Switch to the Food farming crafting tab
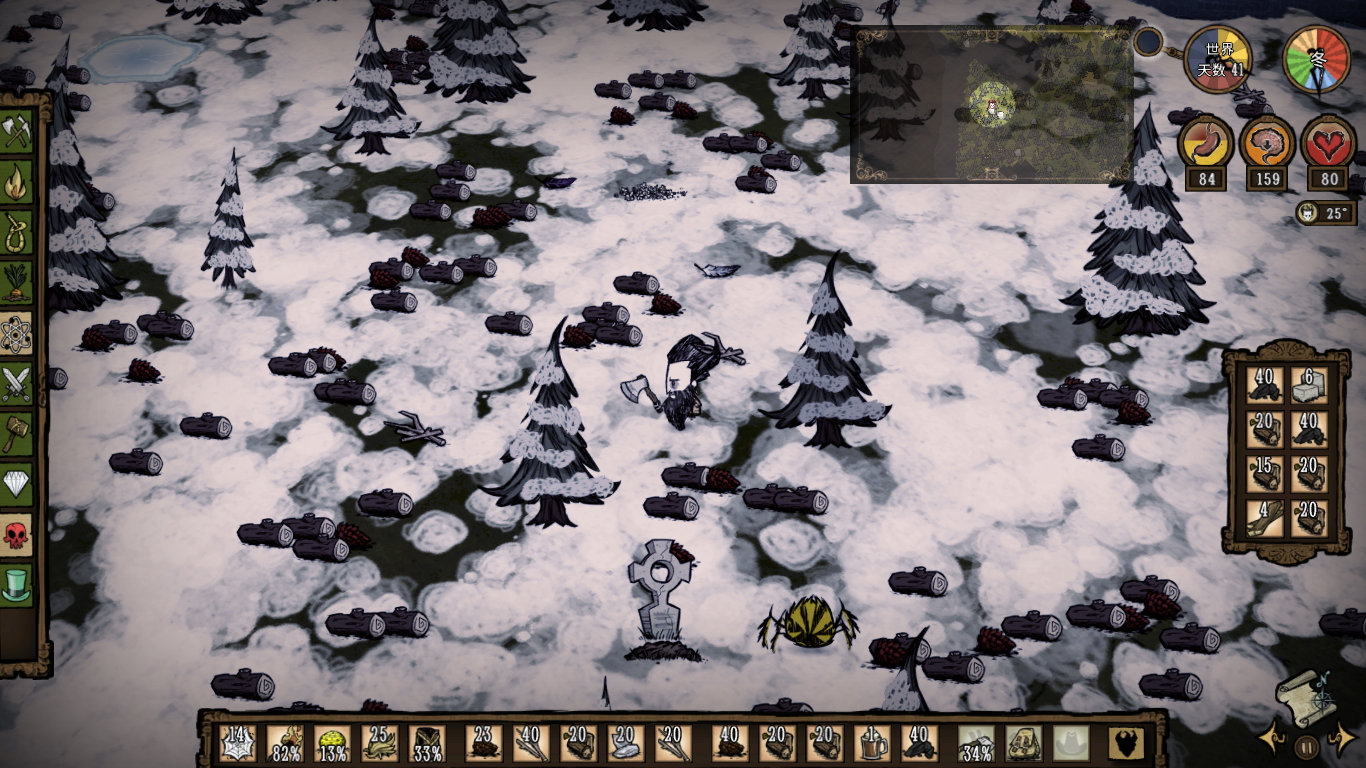The height and width of the screenshot is (768, 1366). tap(17, 283)
